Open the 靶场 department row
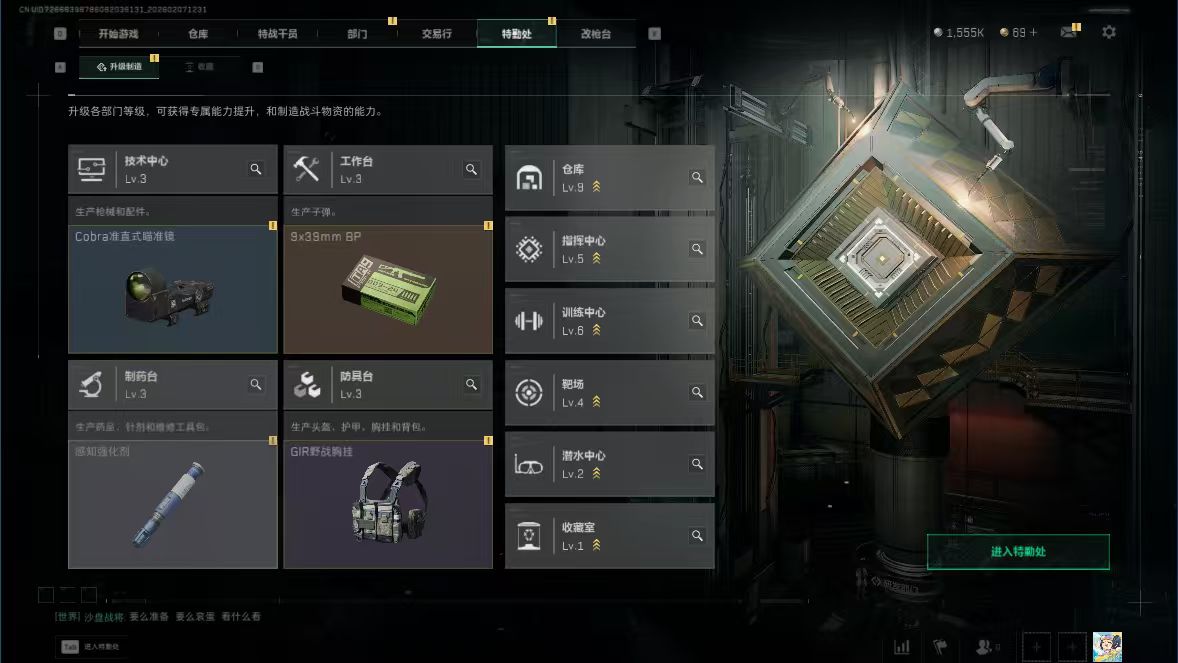The height and width of the screenshot is (663, 1178). [x=609, y=393]
